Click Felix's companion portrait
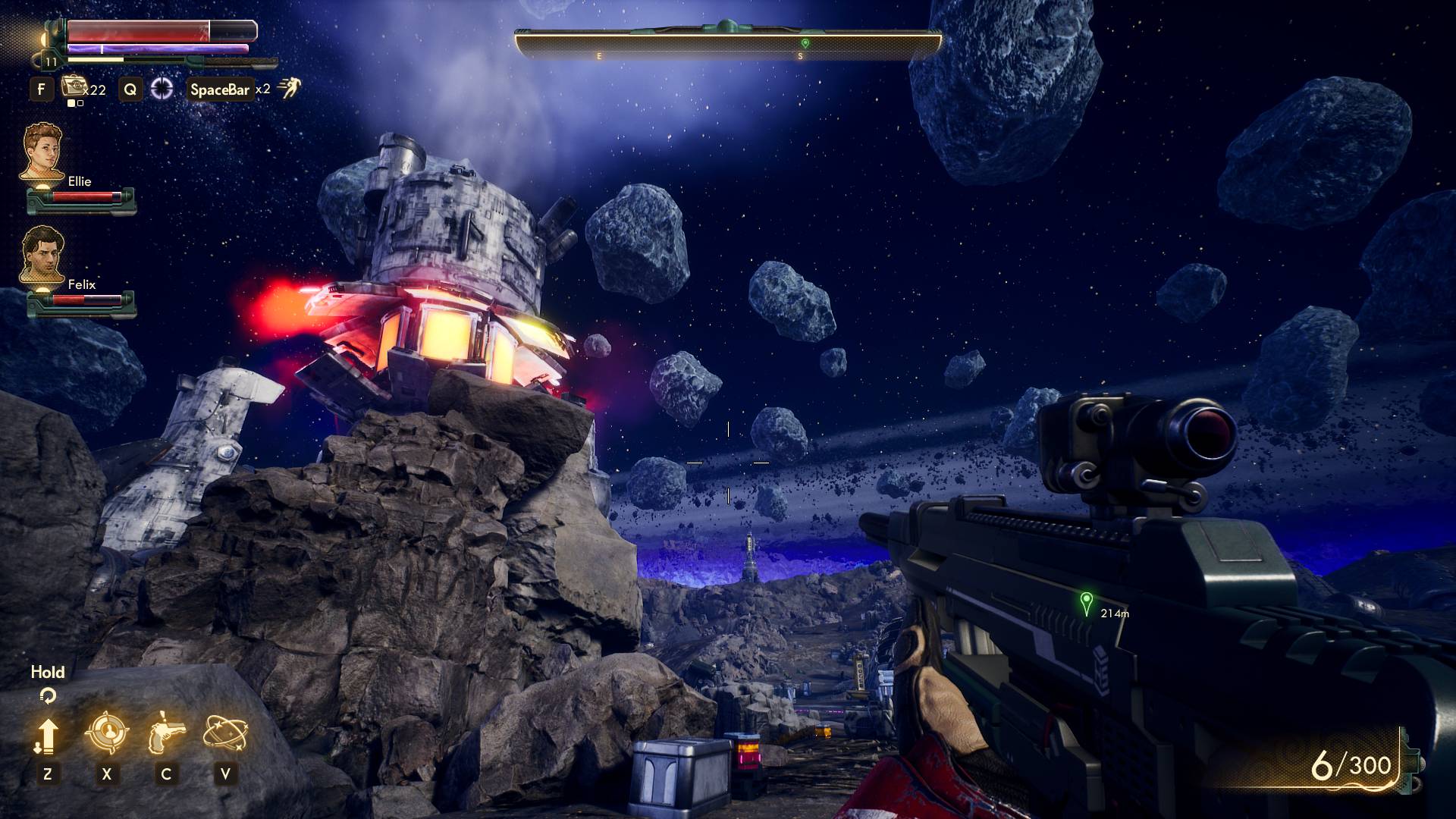 click(x=42, y=255)
